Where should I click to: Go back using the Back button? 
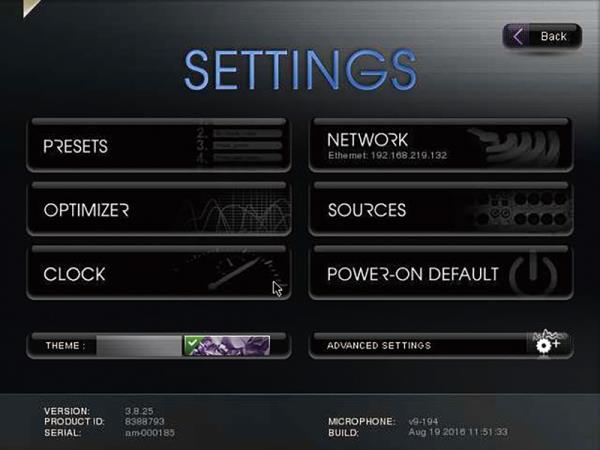541,37
